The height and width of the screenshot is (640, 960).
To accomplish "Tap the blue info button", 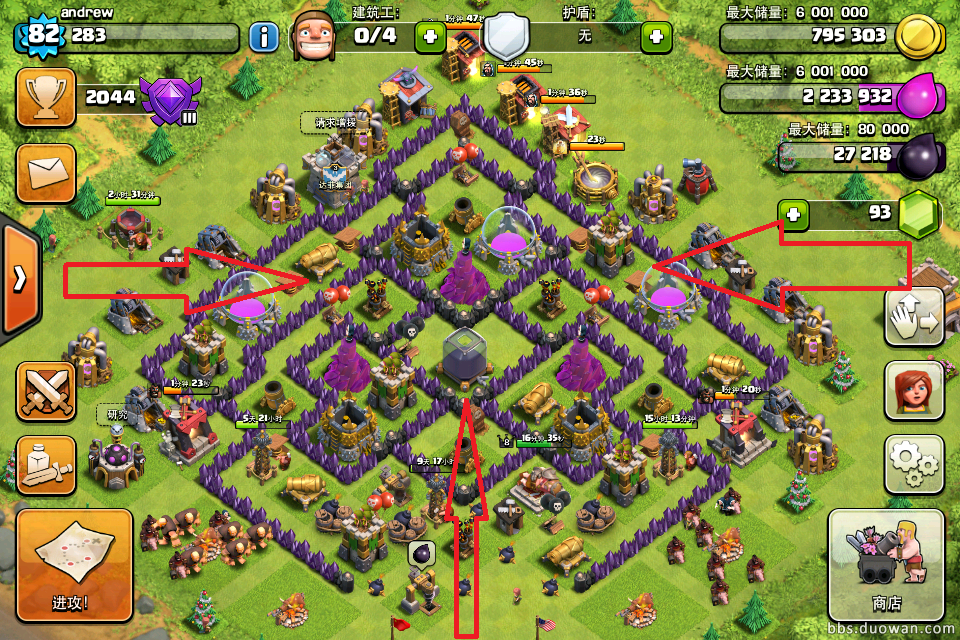I will click(x=264, y=38).
